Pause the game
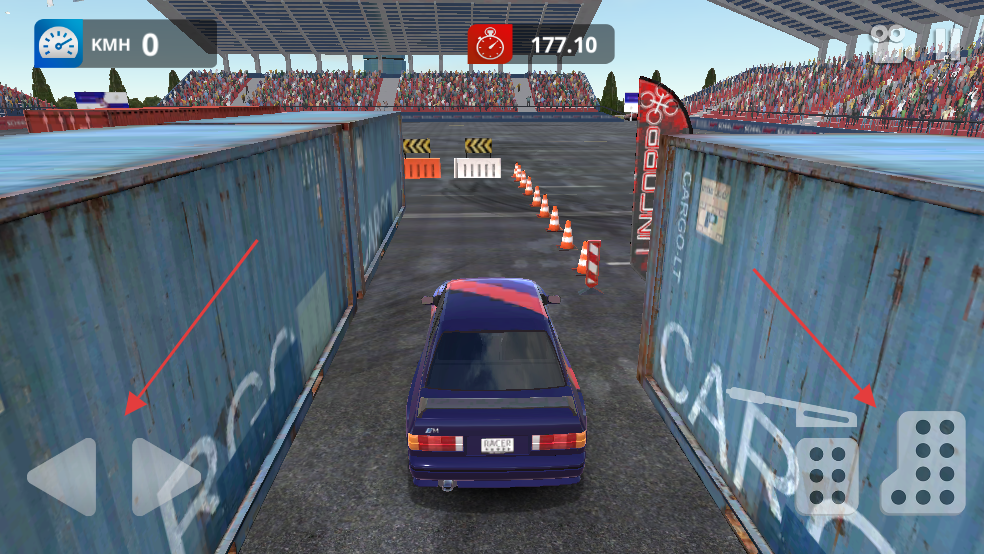Image resolution: width=984 pixels, height=554 pixels. click(943, 42)
